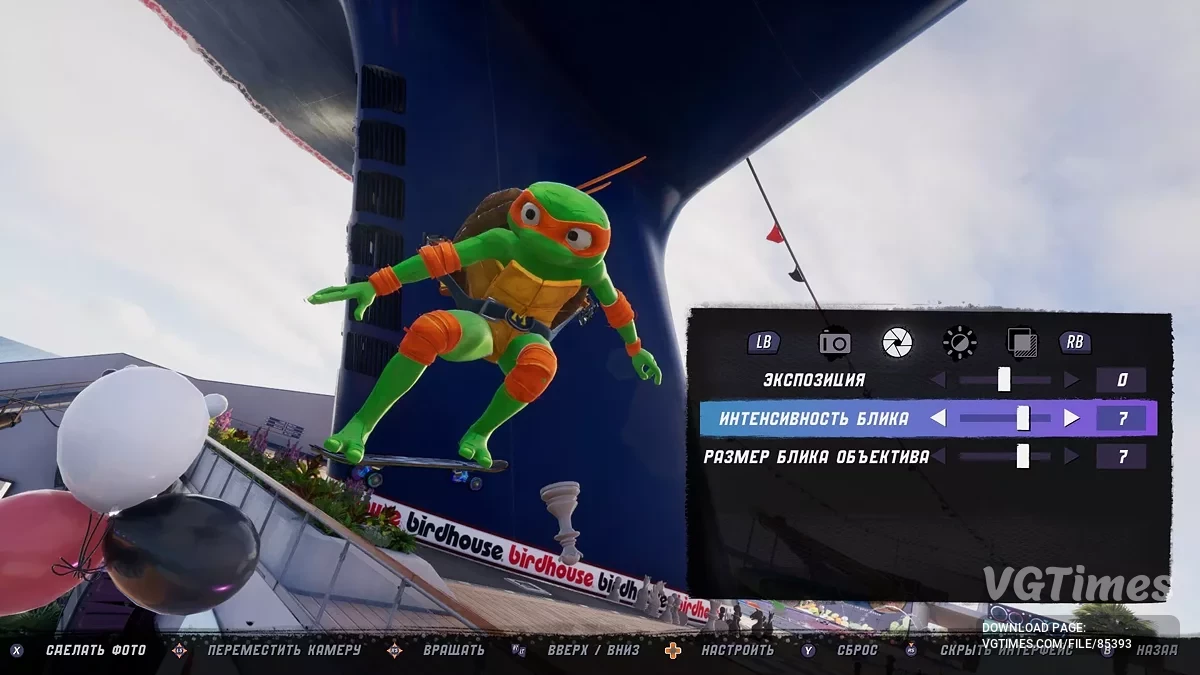Click the Экспозиция slider handle
The image size is (1200, 675).
[x=1004, y=380]
